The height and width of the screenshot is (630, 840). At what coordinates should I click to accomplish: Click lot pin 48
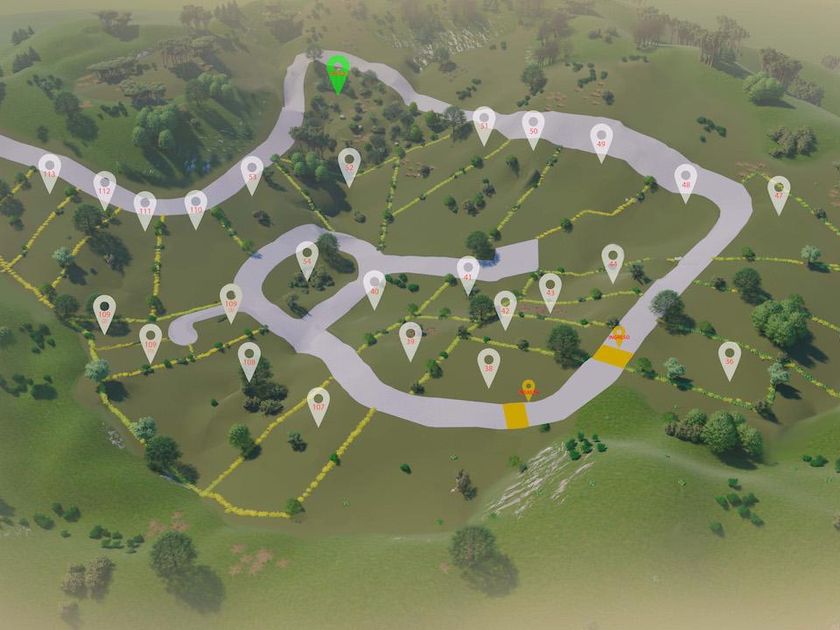click(x=685, y=179)
